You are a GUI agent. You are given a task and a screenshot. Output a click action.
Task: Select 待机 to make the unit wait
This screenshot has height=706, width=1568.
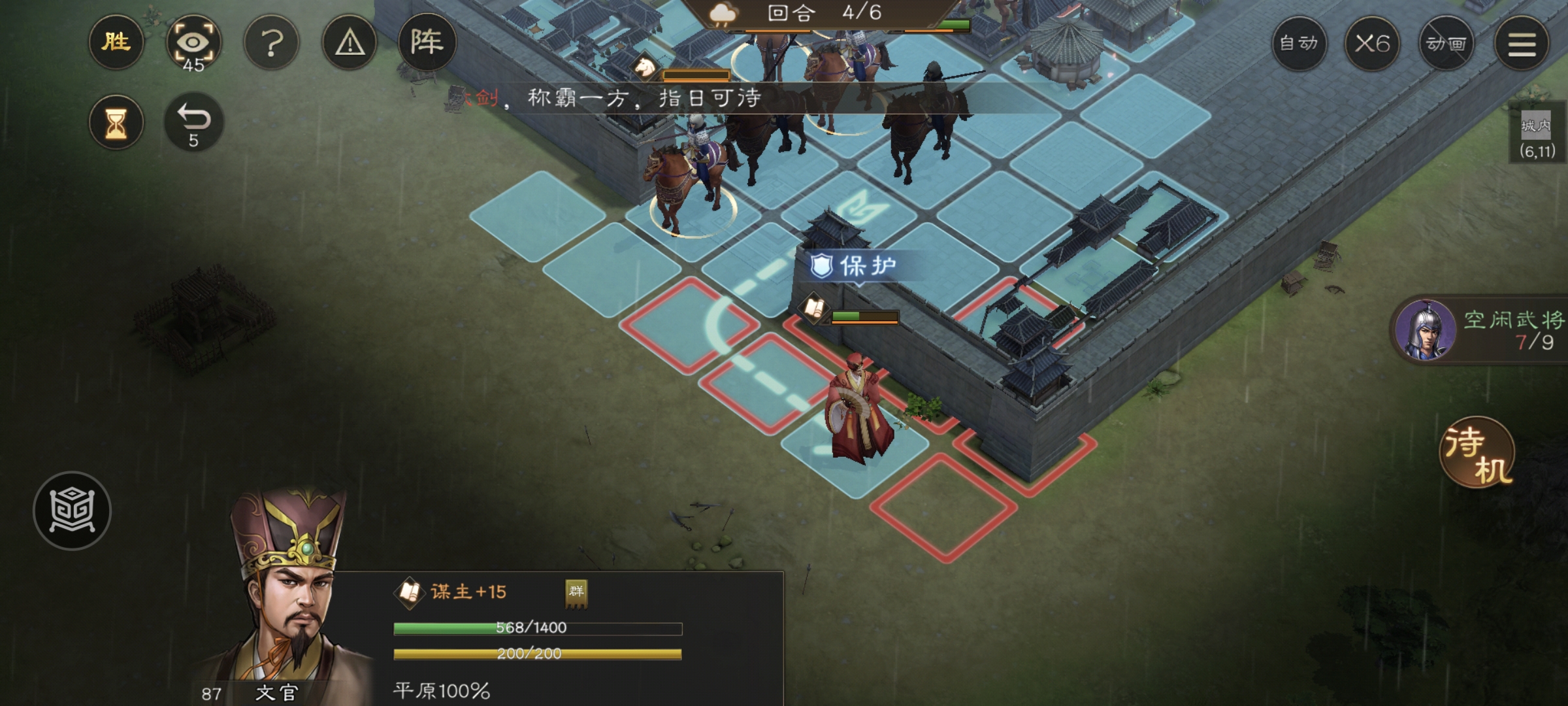[x=1477, y=454]
